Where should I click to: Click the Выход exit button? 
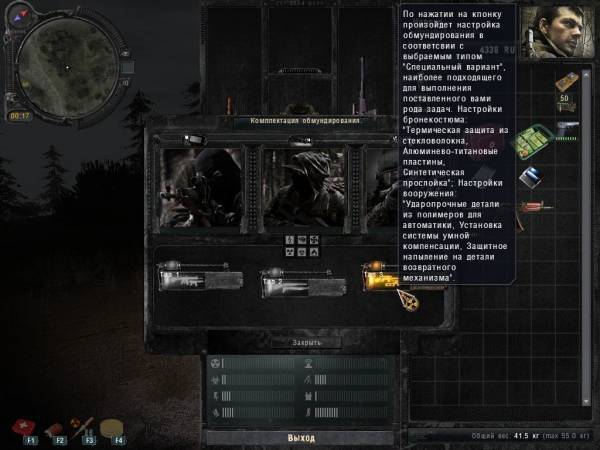[300, 438]
